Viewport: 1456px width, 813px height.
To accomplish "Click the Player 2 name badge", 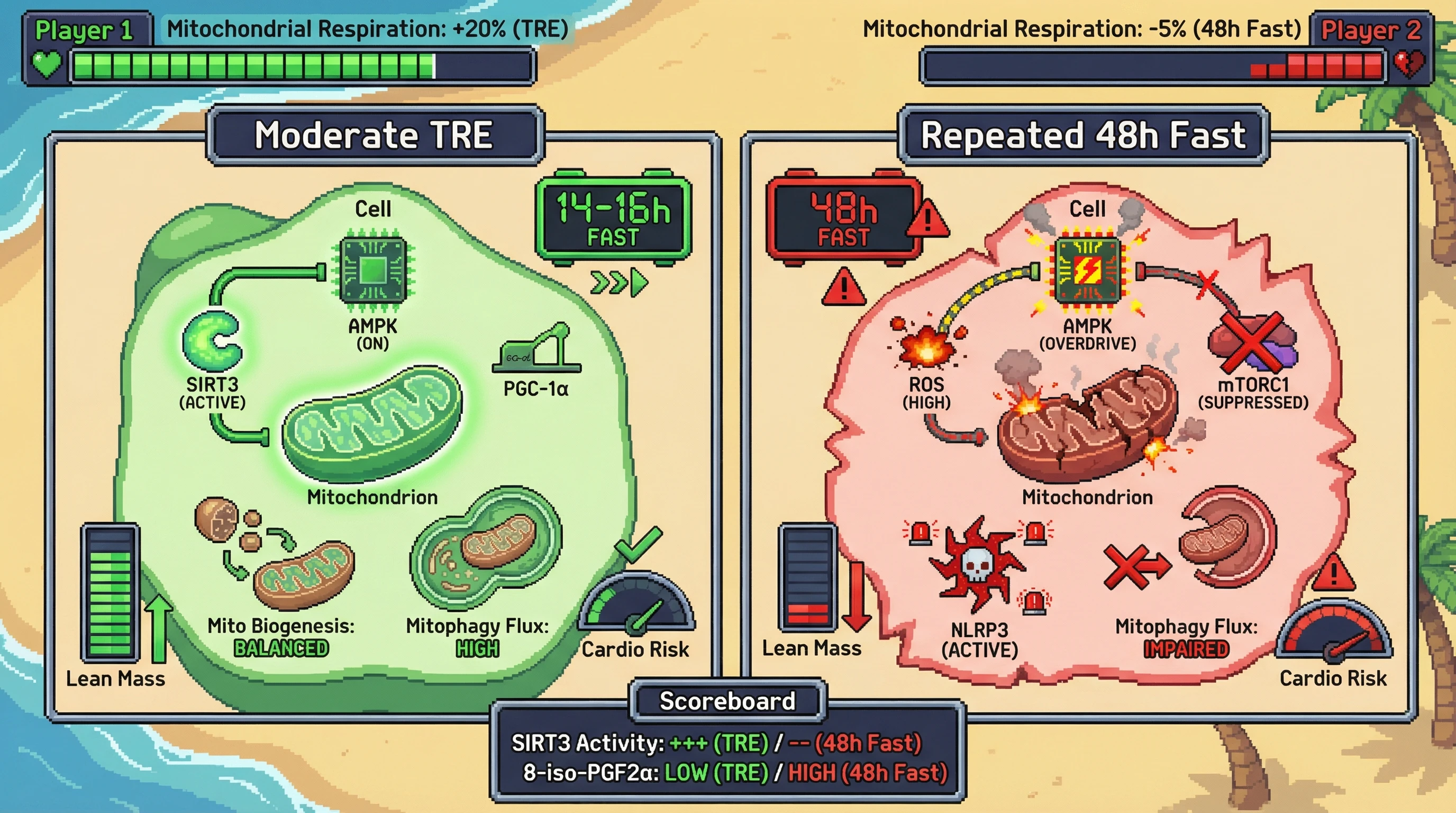I will [x=1371, y=30].
